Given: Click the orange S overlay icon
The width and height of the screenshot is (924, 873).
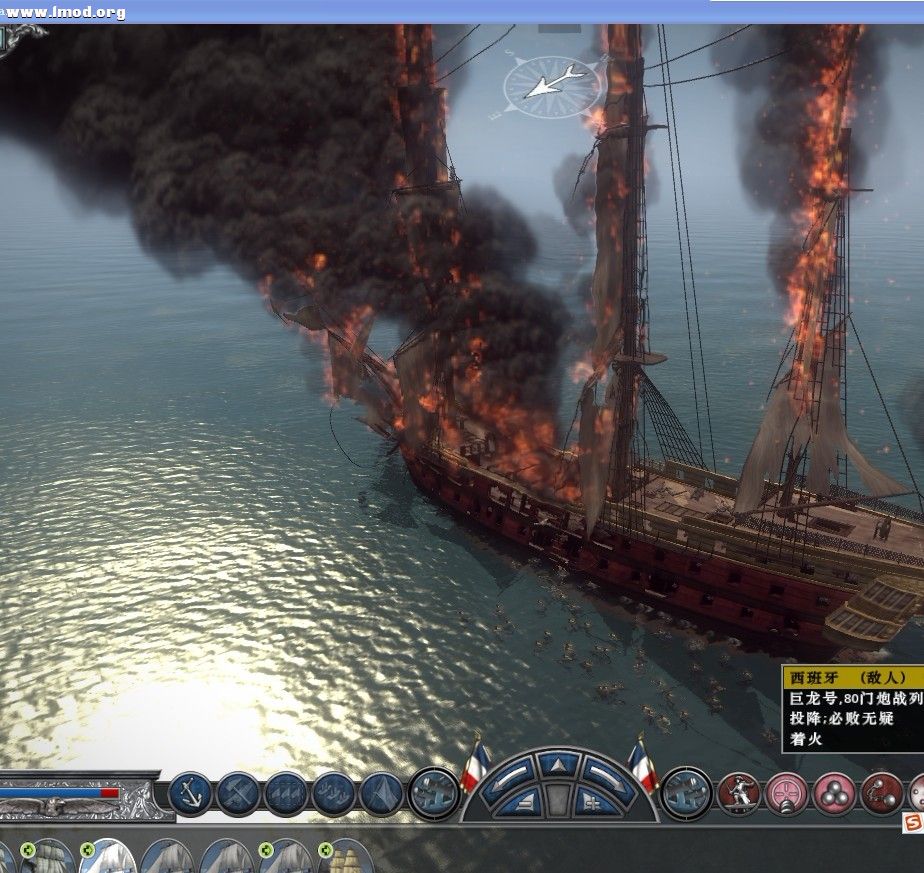Looking at the screenshot, I should click(912, 822).
